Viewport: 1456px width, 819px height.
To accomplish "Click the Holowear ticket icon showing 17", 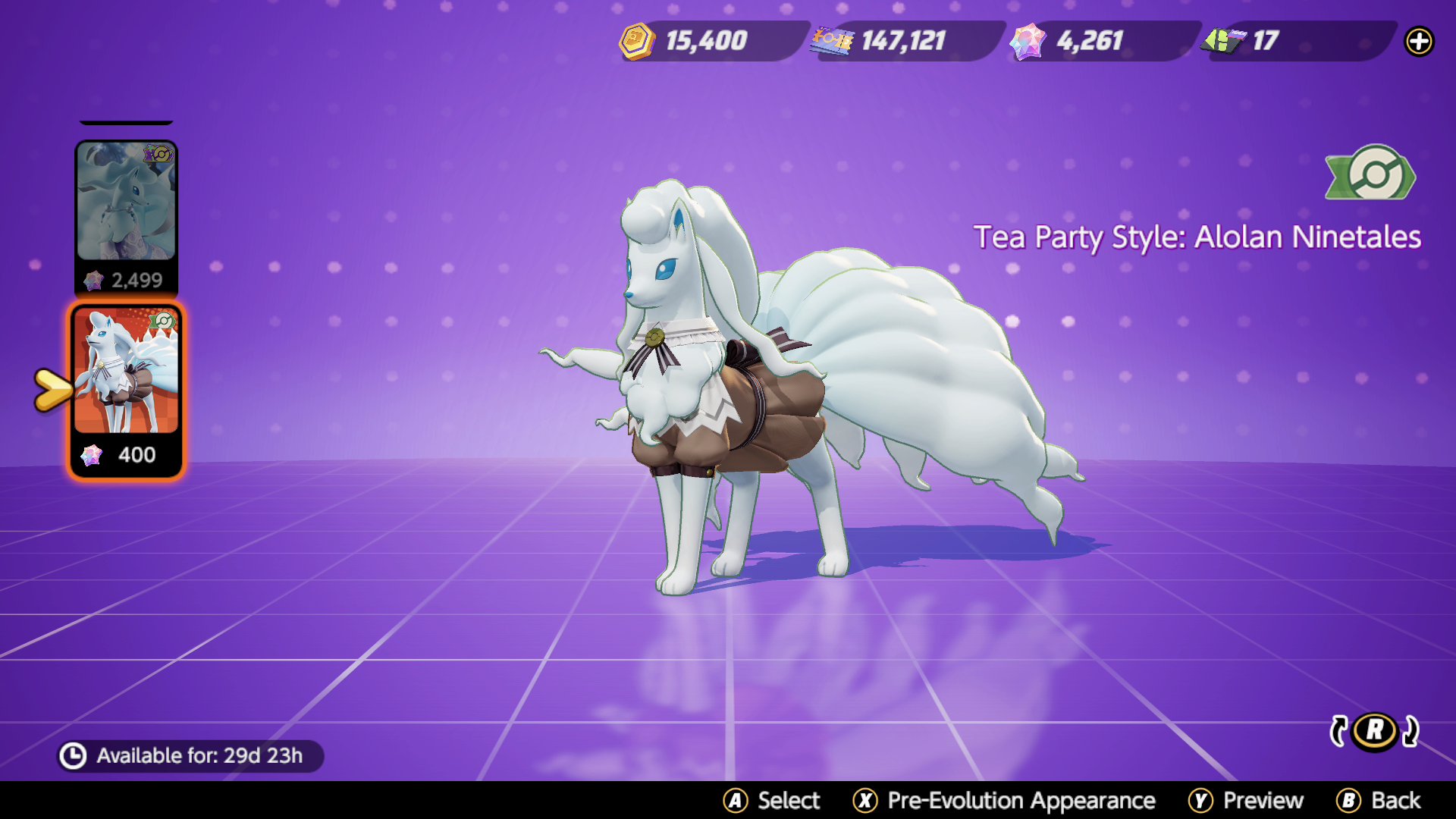I will click(x=1224, y=42).
